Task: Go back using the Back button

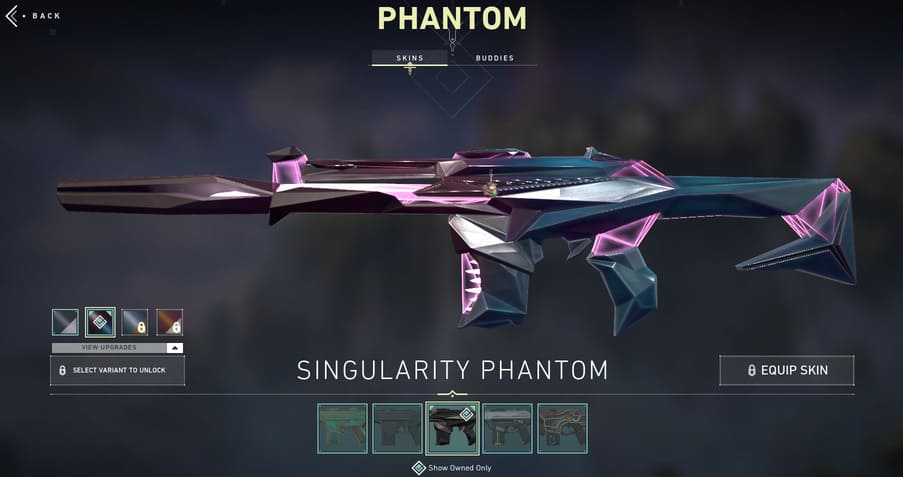Action: 34,16
